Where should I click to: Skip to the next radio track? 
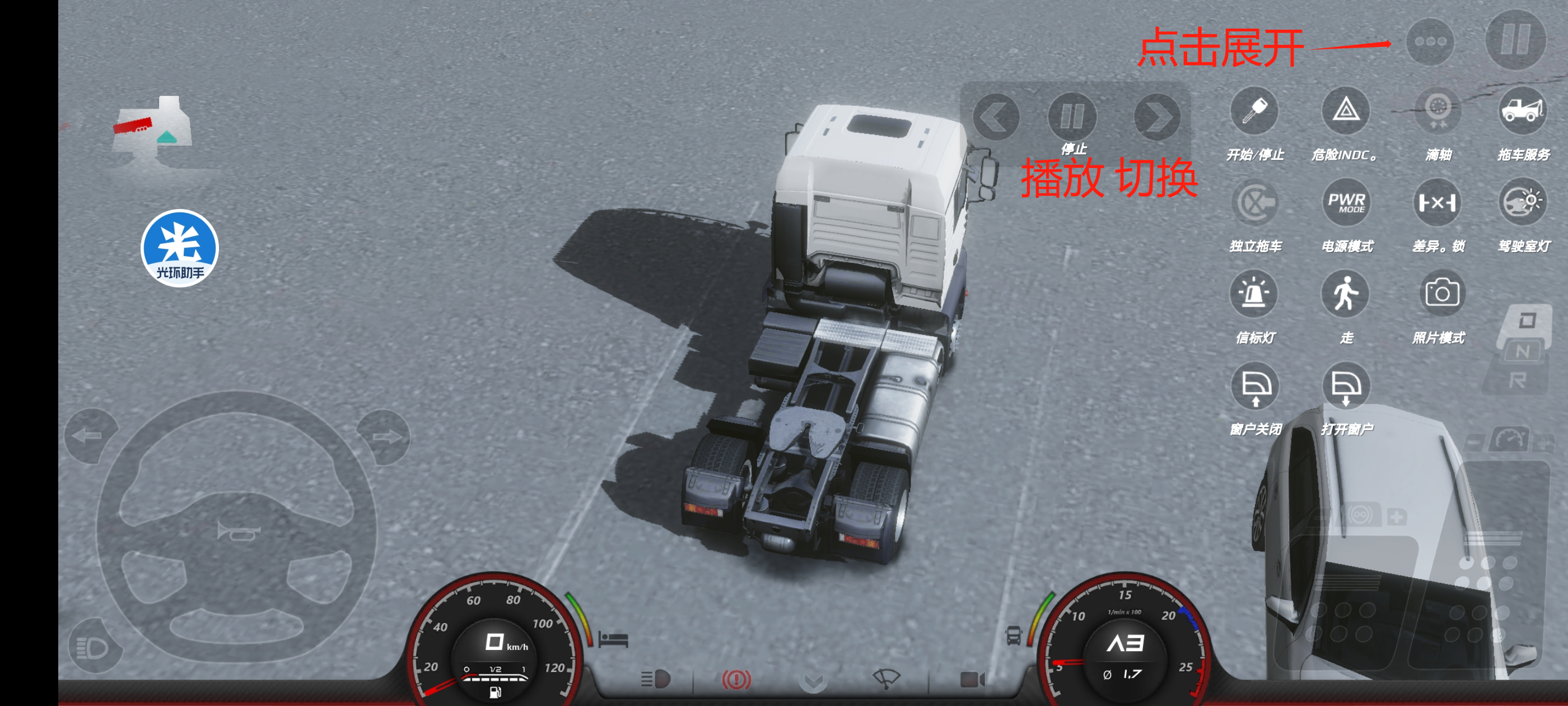point(1156,117)
